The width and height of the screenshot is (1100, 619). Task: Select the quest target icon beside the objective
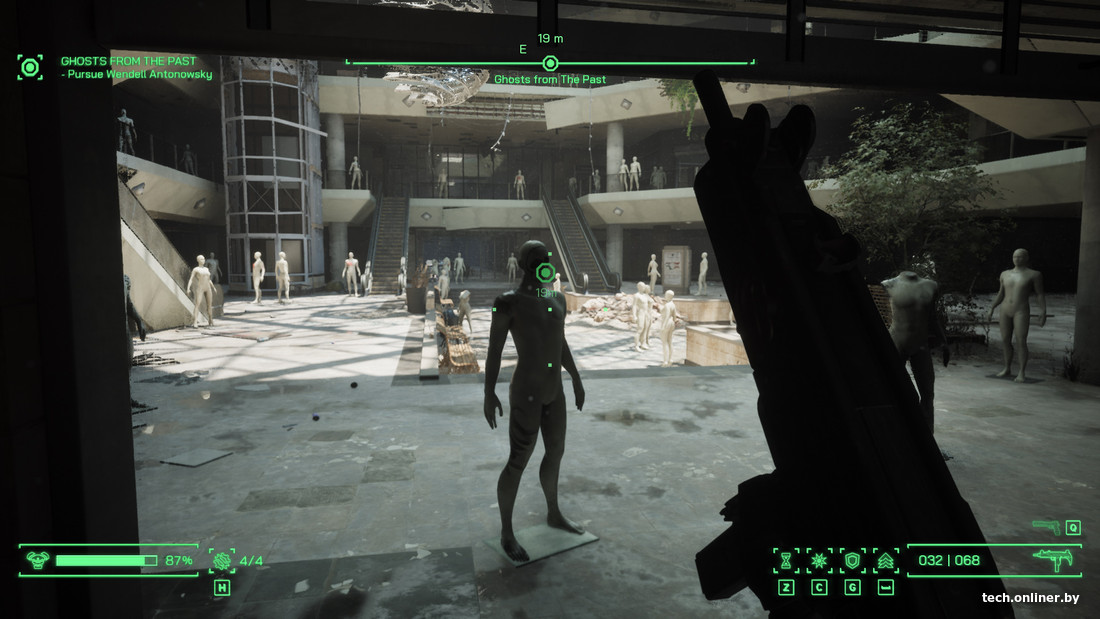[30, 67]
